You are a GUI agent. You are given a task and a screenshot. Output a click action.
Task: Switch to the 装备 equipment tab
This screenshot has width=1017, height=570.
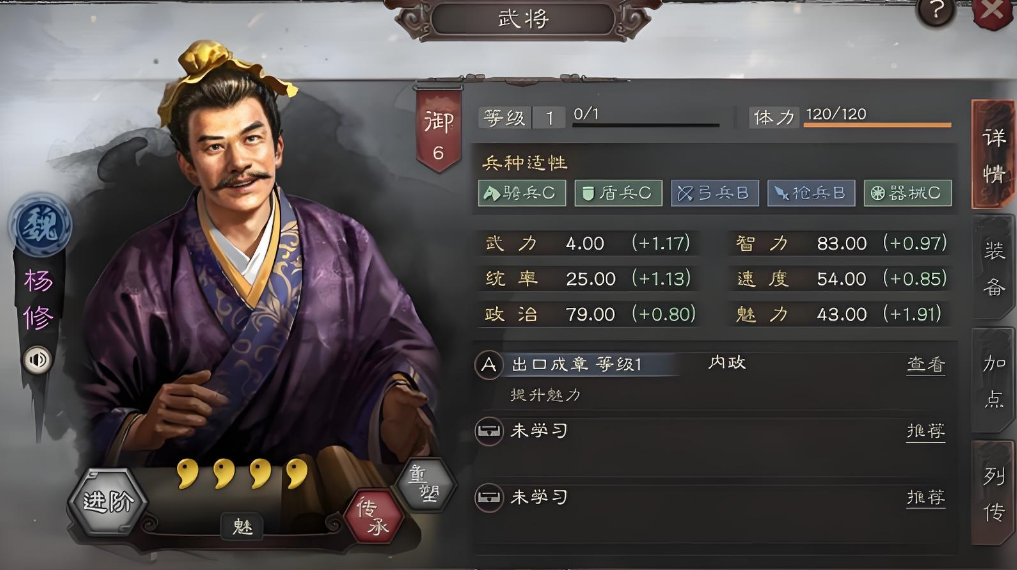[993, 267]
